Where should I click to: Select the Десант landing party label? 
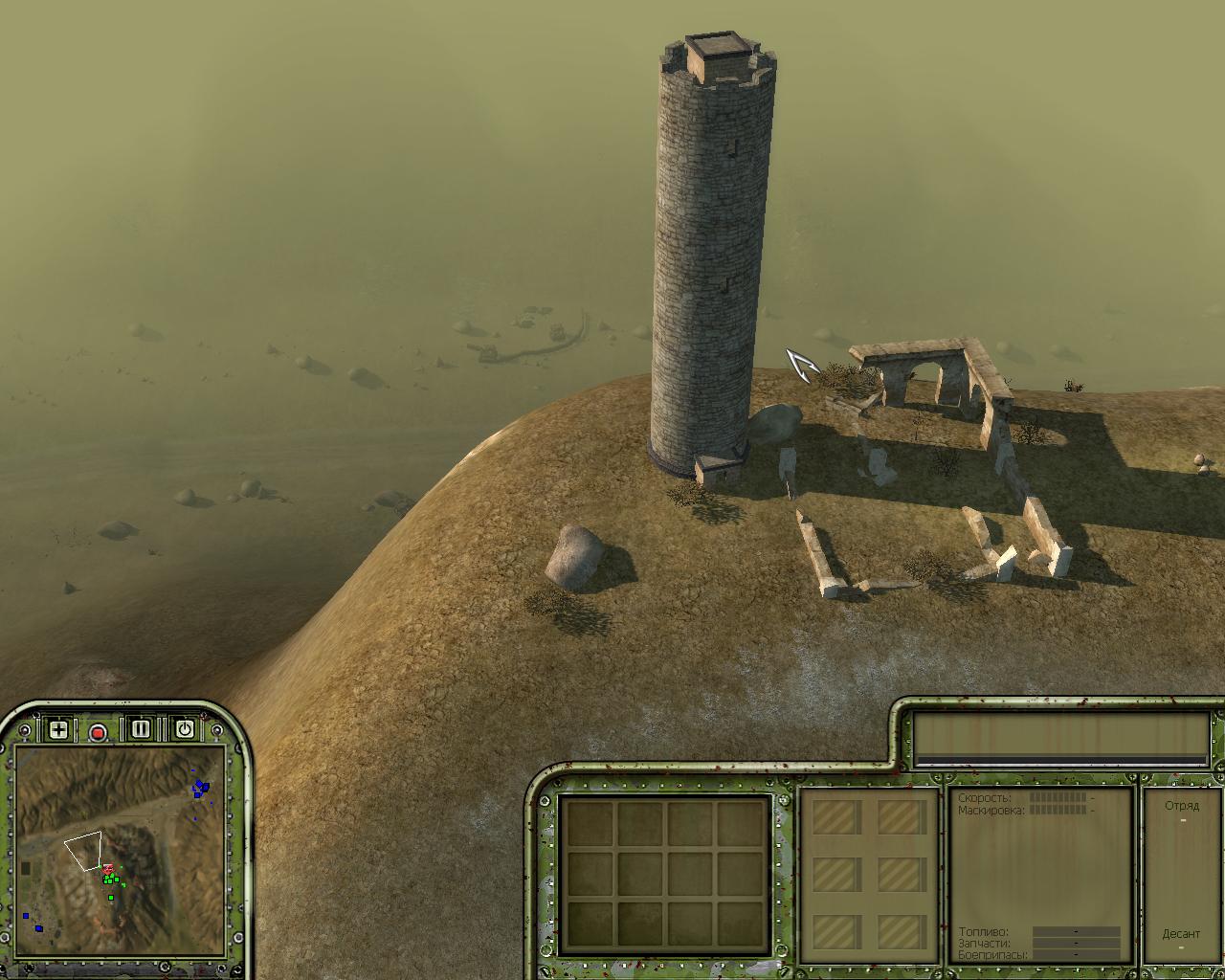point(1181,934)
